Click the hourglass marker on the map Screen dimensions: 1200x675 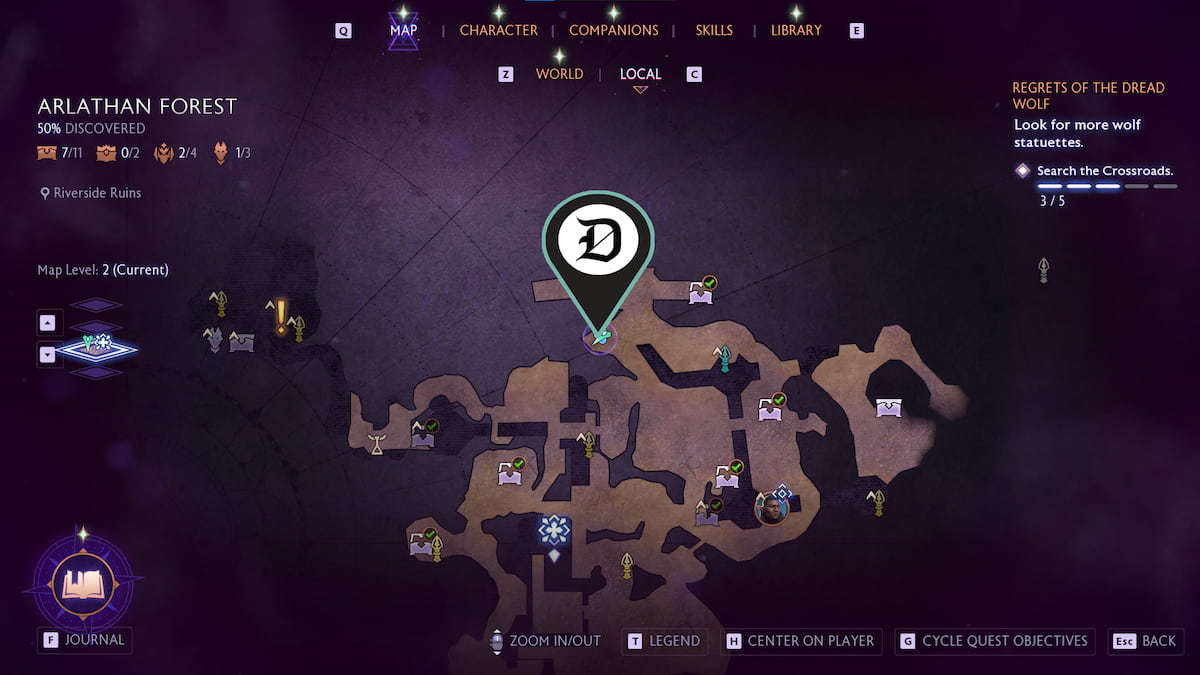[377, 444]
